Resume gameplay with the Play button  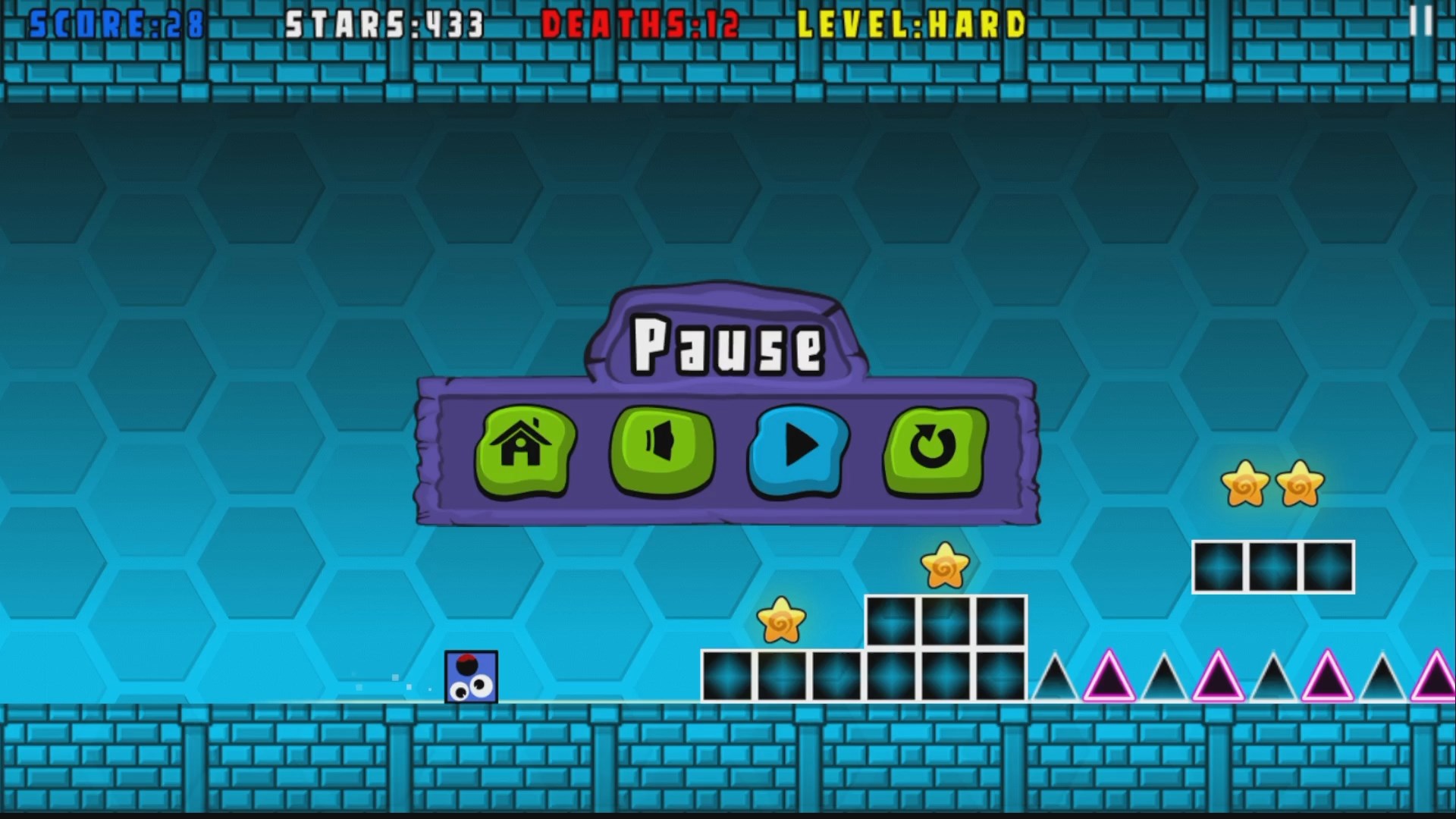[x=796, y=451]
